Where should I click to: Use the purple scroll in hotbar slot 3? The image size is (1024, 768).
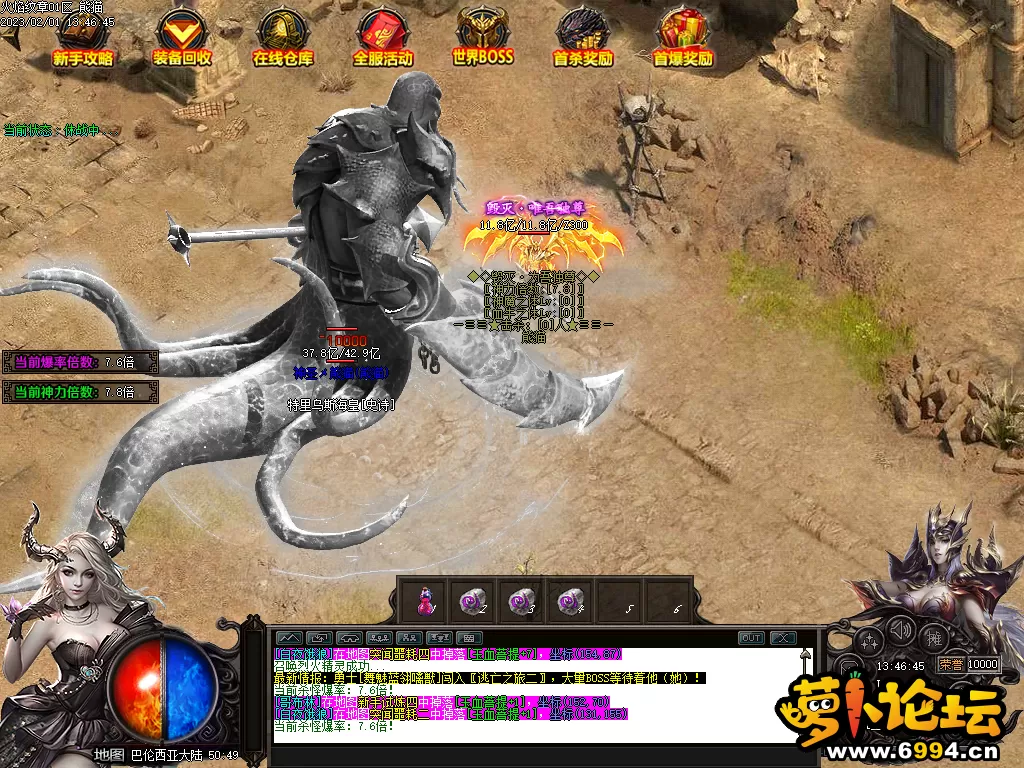point(522,600)
